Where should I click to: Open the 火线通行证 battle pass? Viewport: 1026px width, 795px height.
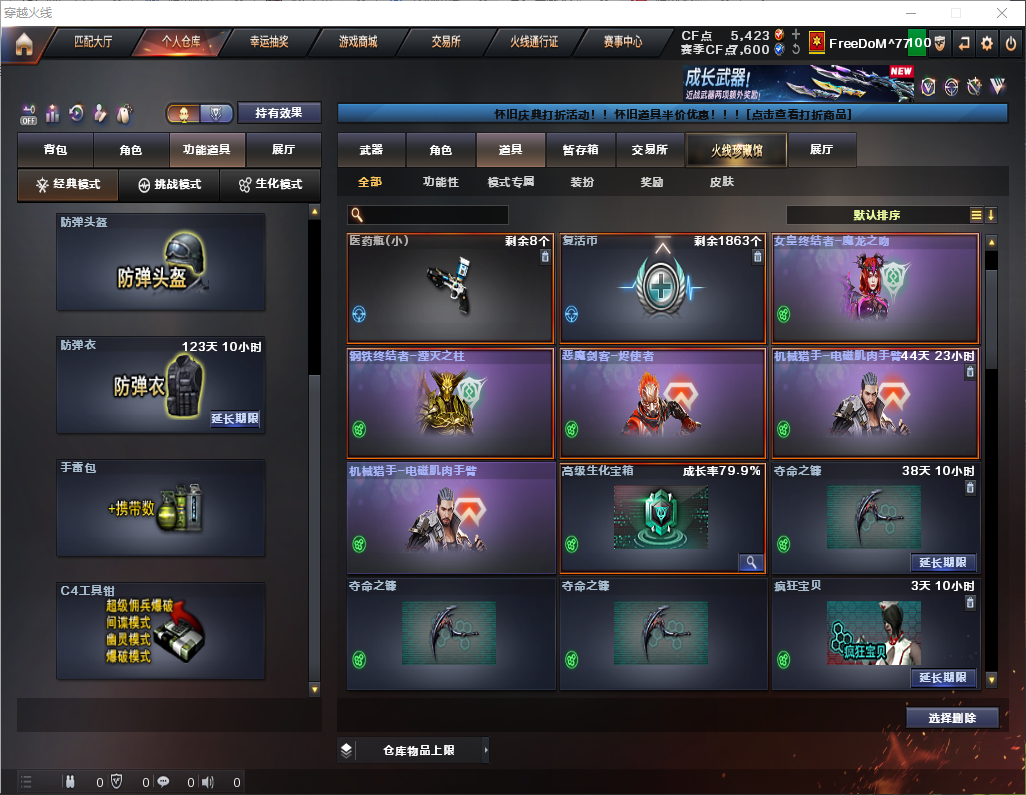coord(534,42)
